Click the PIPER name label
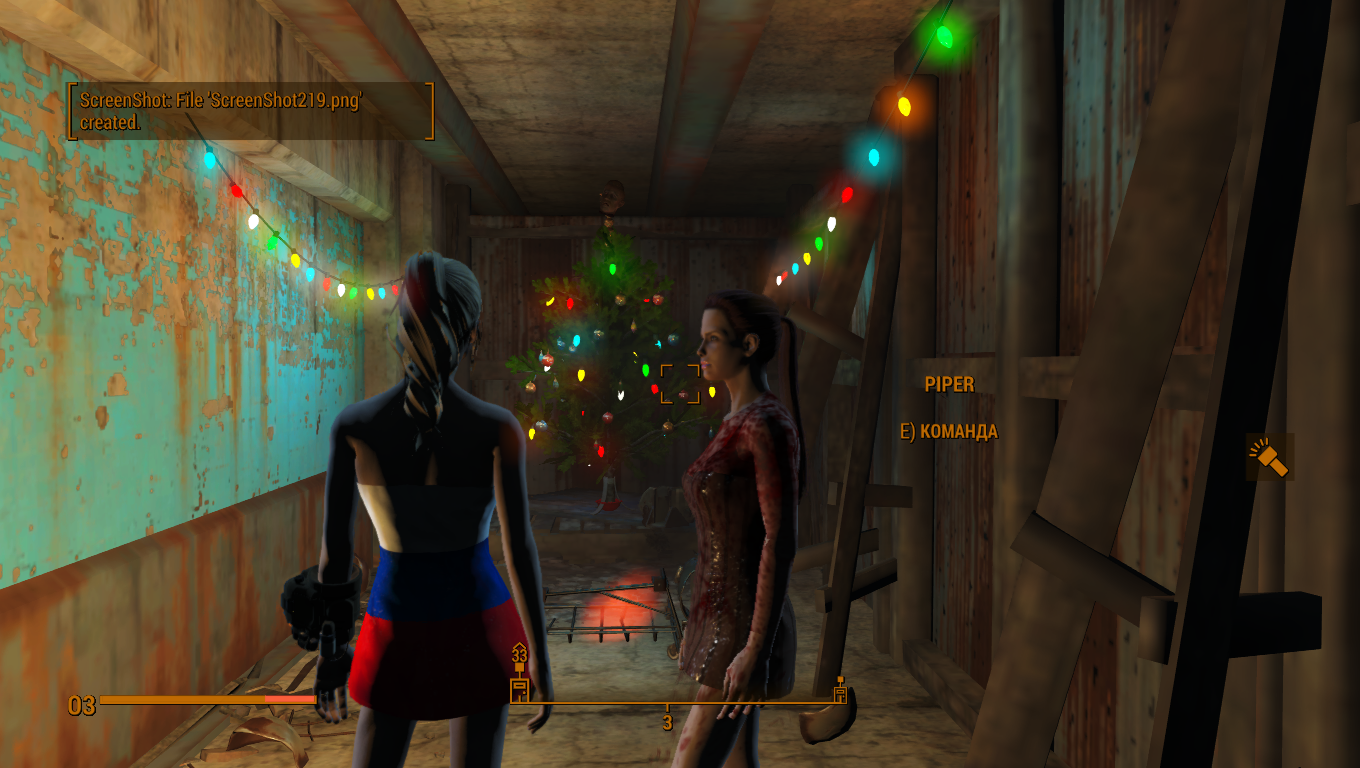The height and width of the screenshot is (768, 1360). [x=951, y=384]
